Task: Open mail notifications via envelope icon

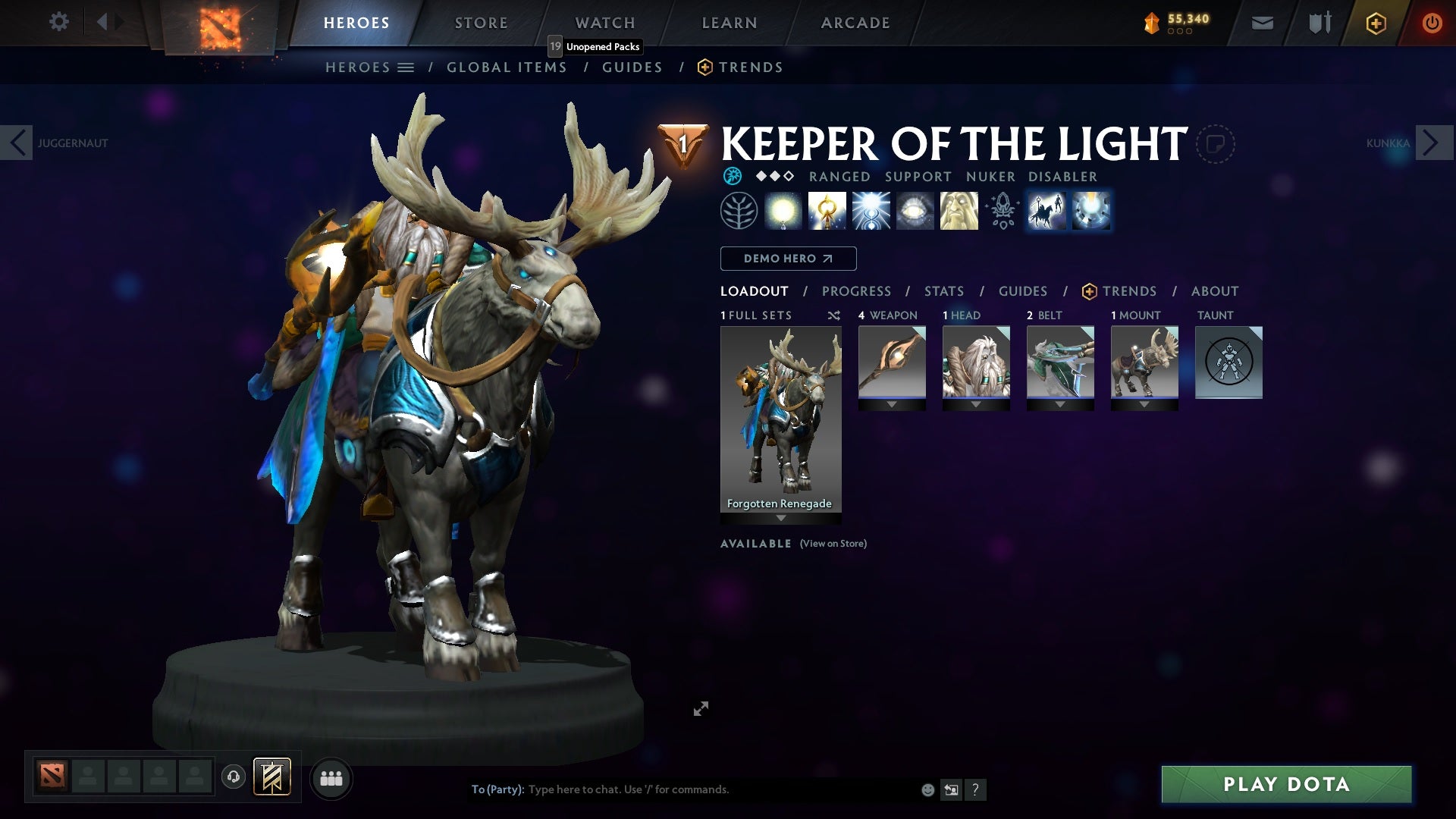Action: click(x=1261, y=22)
